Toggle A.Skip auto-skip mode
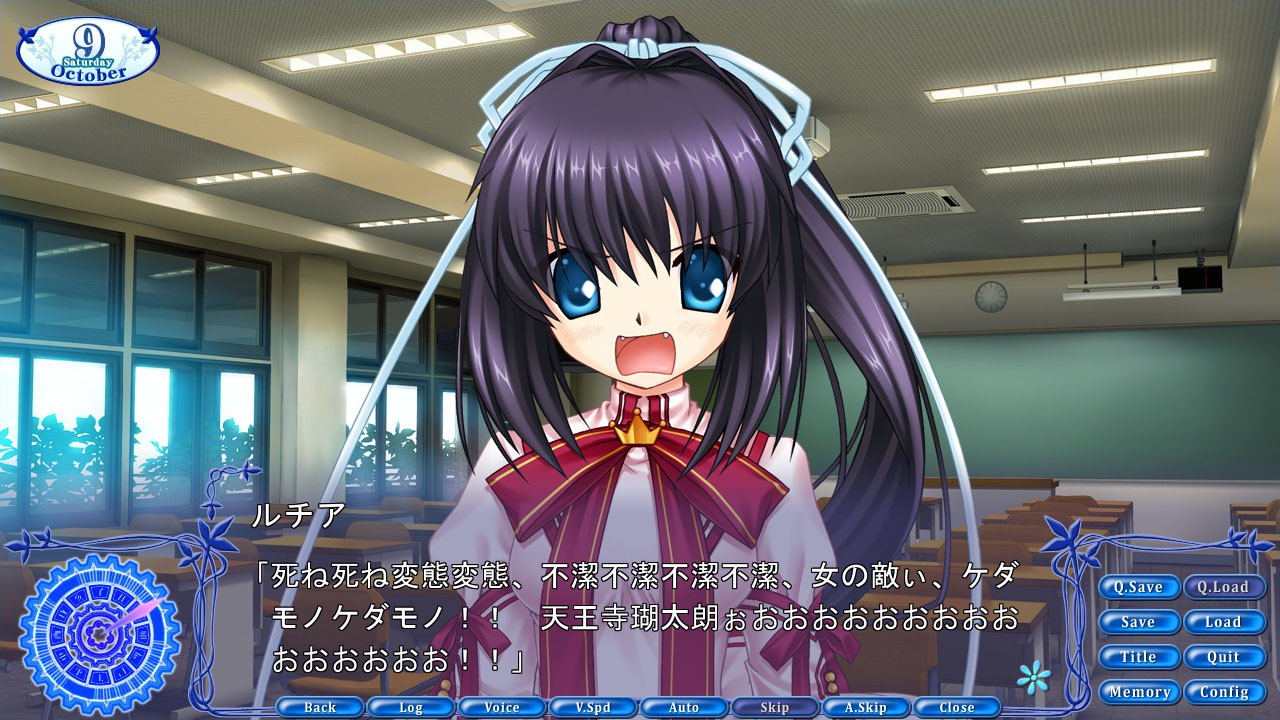 coord(864,706)
